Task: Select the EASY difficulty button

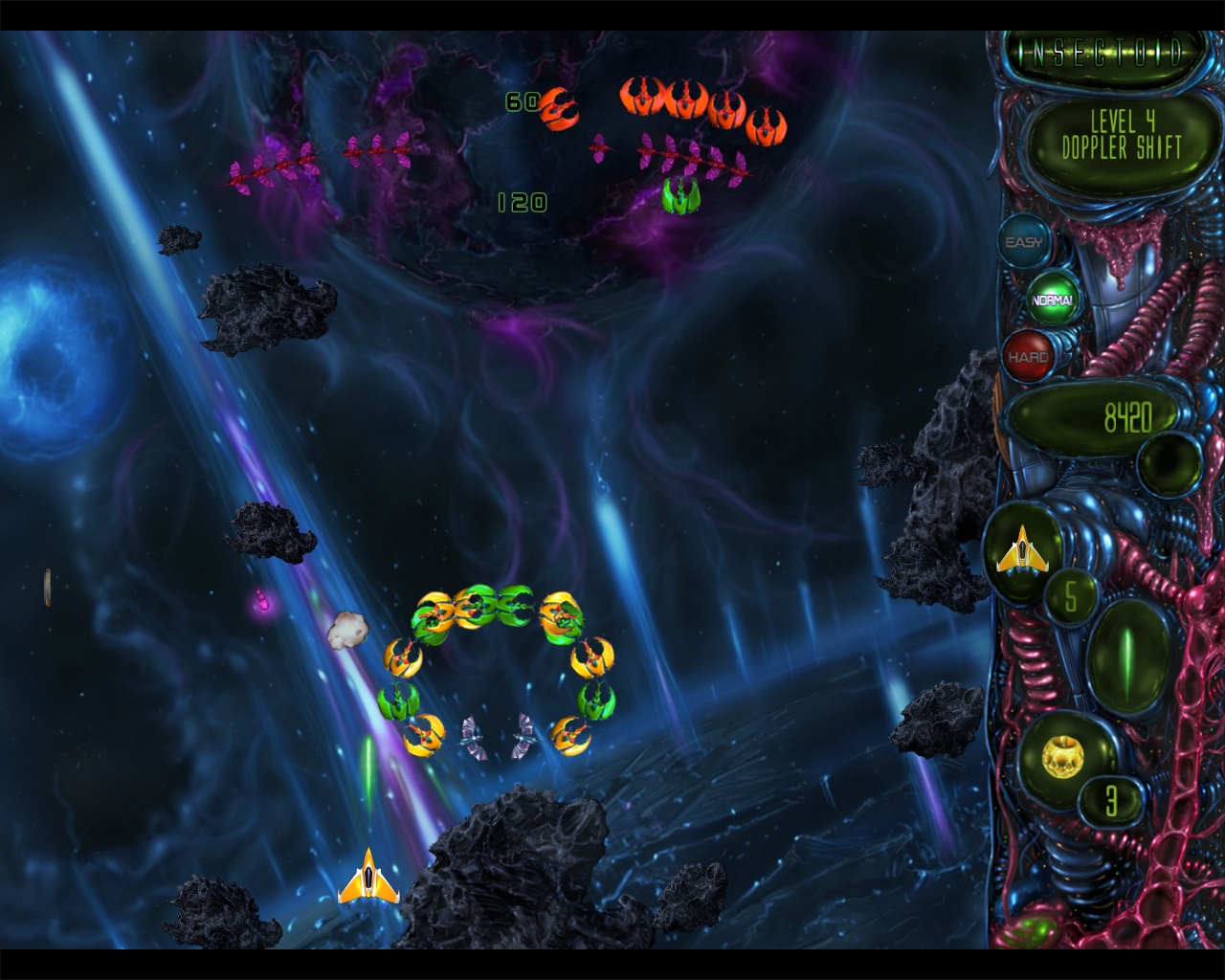Action: [1023, 242]
